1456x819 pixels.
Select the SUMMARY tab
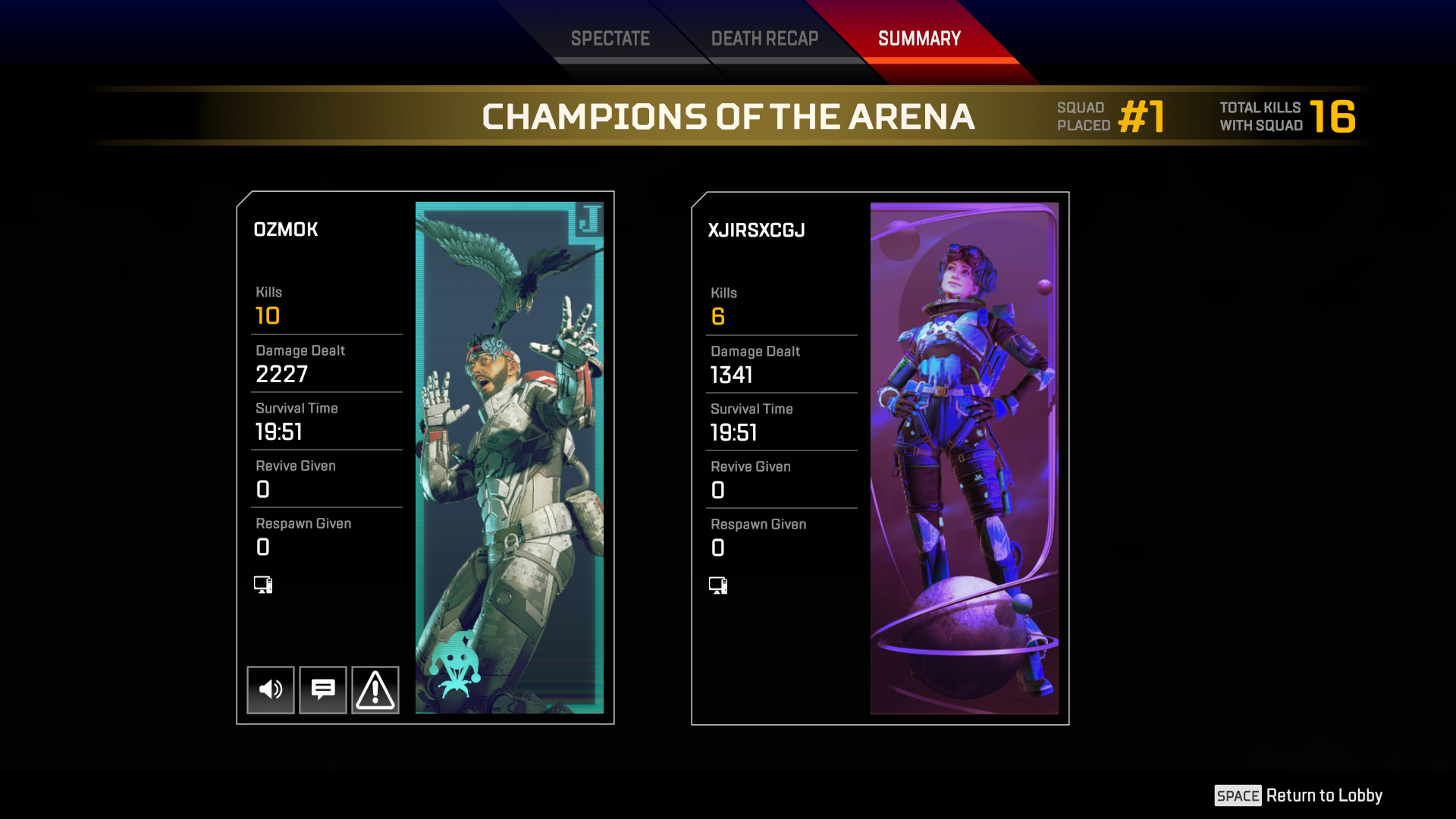(918, 38)
